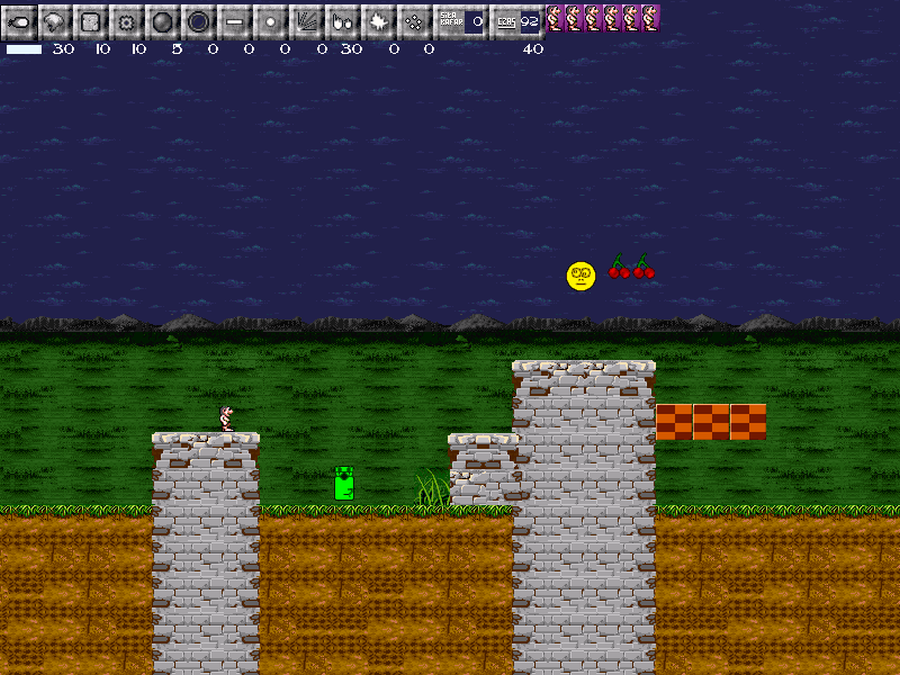Select the horizontal bar tool
This screenshot has height=675, width=900.
point(234,20)
